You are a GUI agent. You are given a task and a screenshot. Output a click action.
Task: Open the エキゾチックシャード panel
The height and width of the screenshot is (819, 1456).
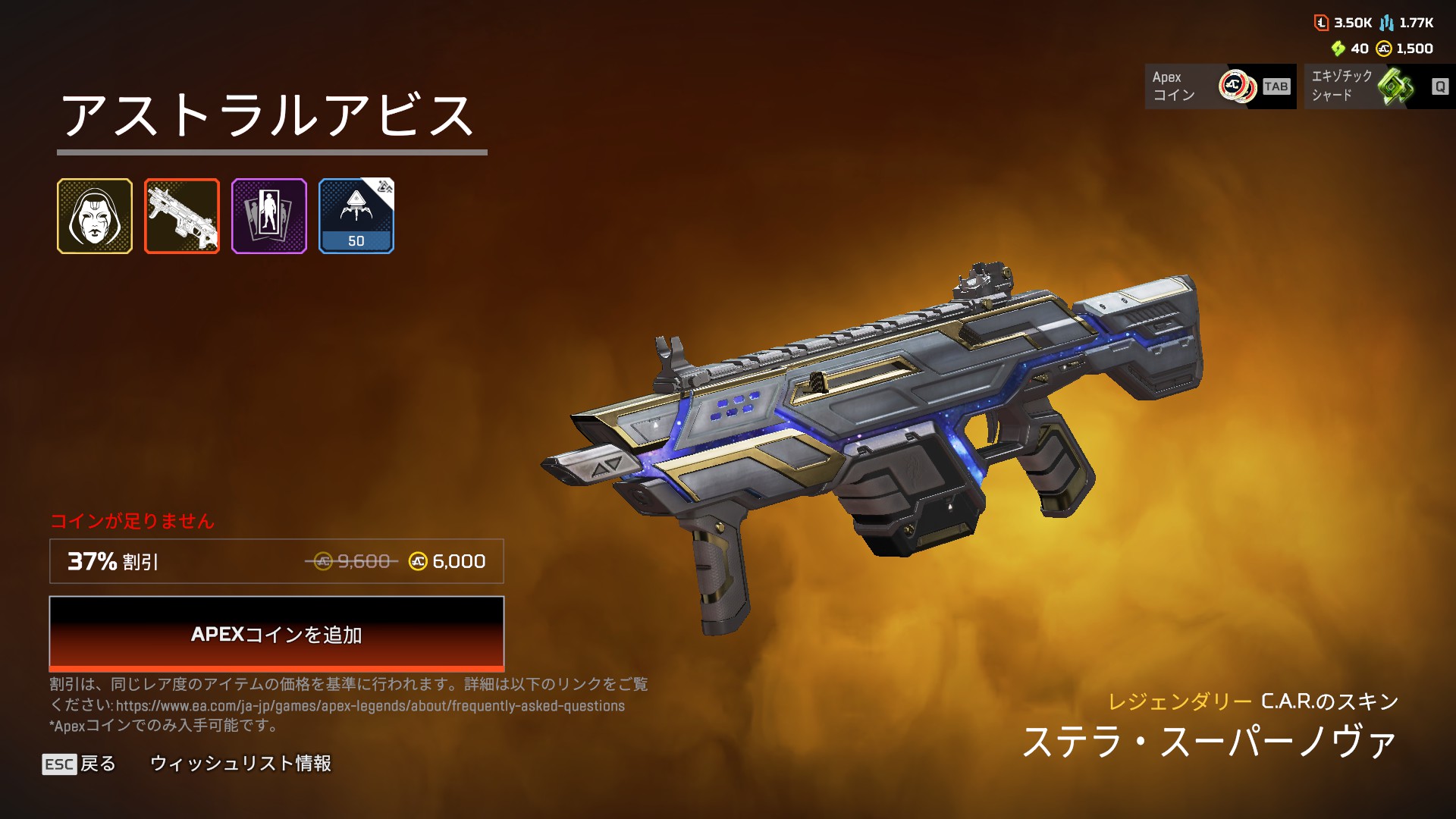(x=1379, y=86)
